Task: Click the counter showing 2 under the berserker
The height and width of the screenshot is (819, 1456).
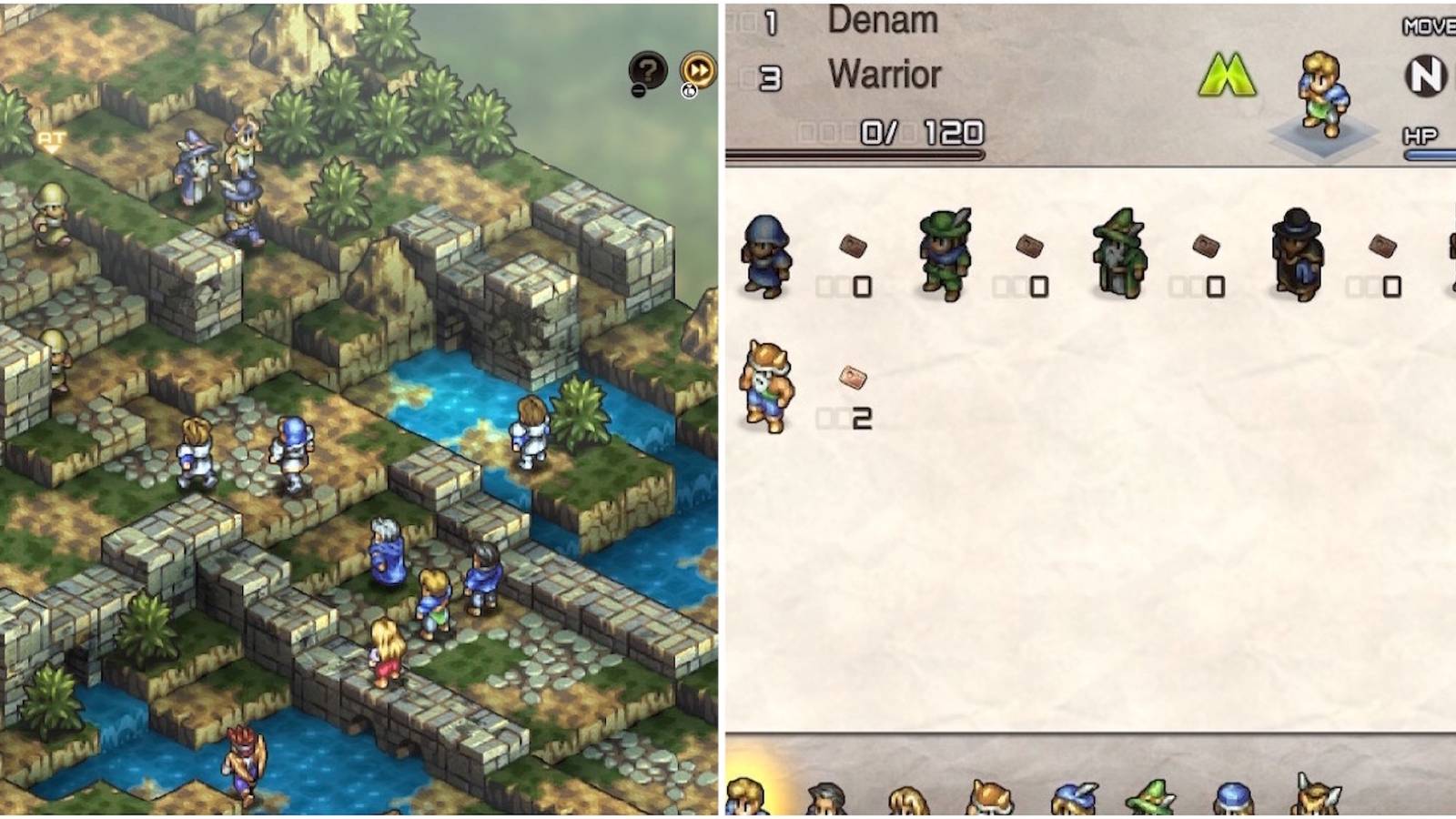Action: 862,420
